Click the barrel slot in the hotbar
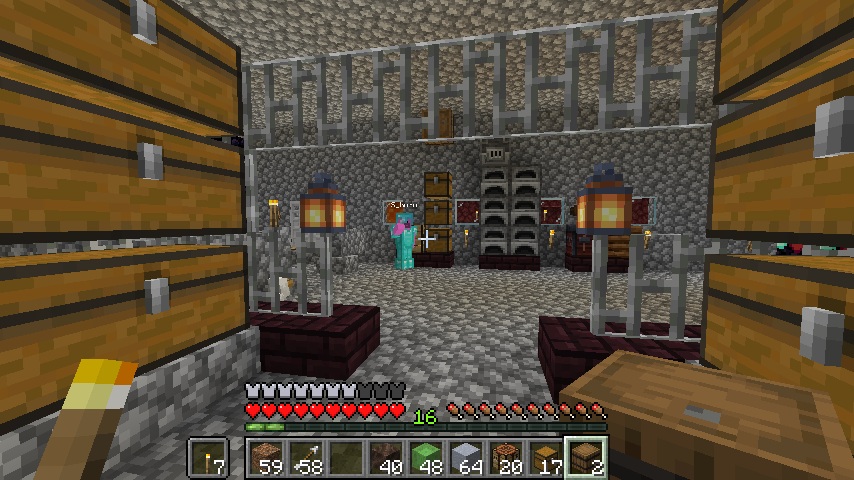The image size is (854, 480). pos(585,459)
